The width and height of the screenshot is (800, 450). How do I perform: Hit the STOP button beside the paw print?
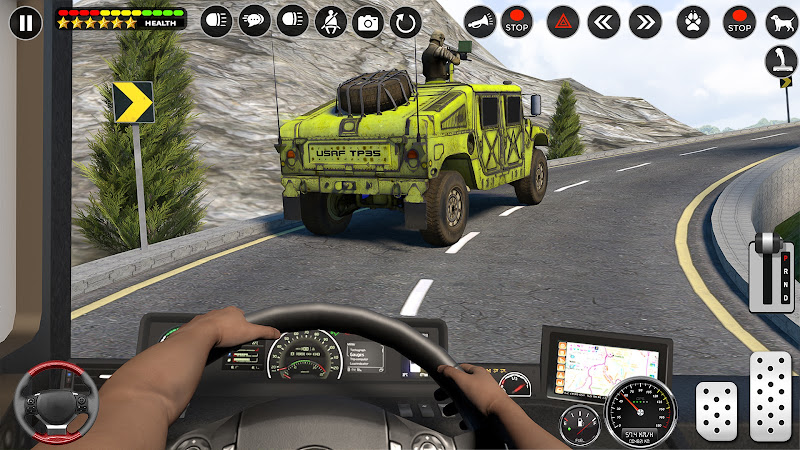[739, 21]
